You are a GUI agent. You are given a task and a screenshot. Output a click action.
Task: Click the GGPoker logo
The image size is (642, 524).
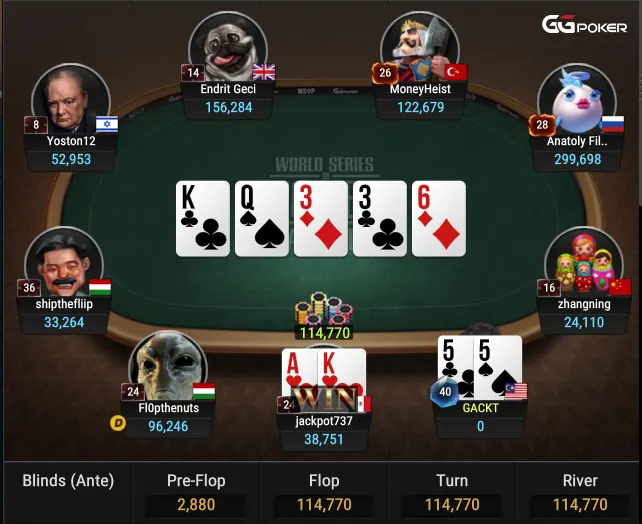pyautogui.click(x=584, y=24)
